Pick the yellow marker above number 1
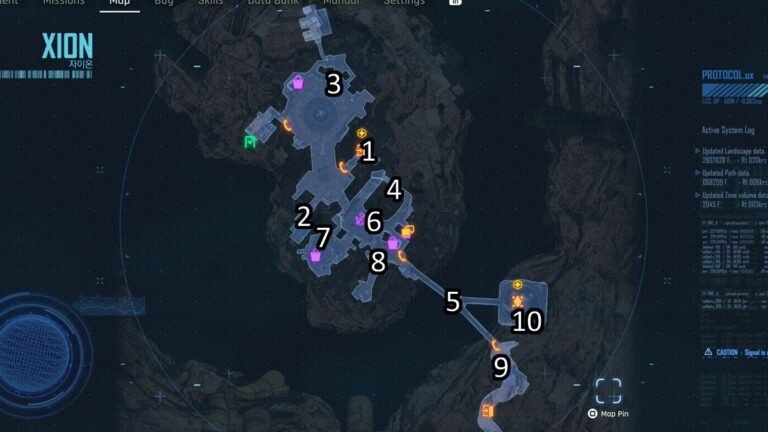The height and width of the screenshot is (432, 768). coord(362,133)
